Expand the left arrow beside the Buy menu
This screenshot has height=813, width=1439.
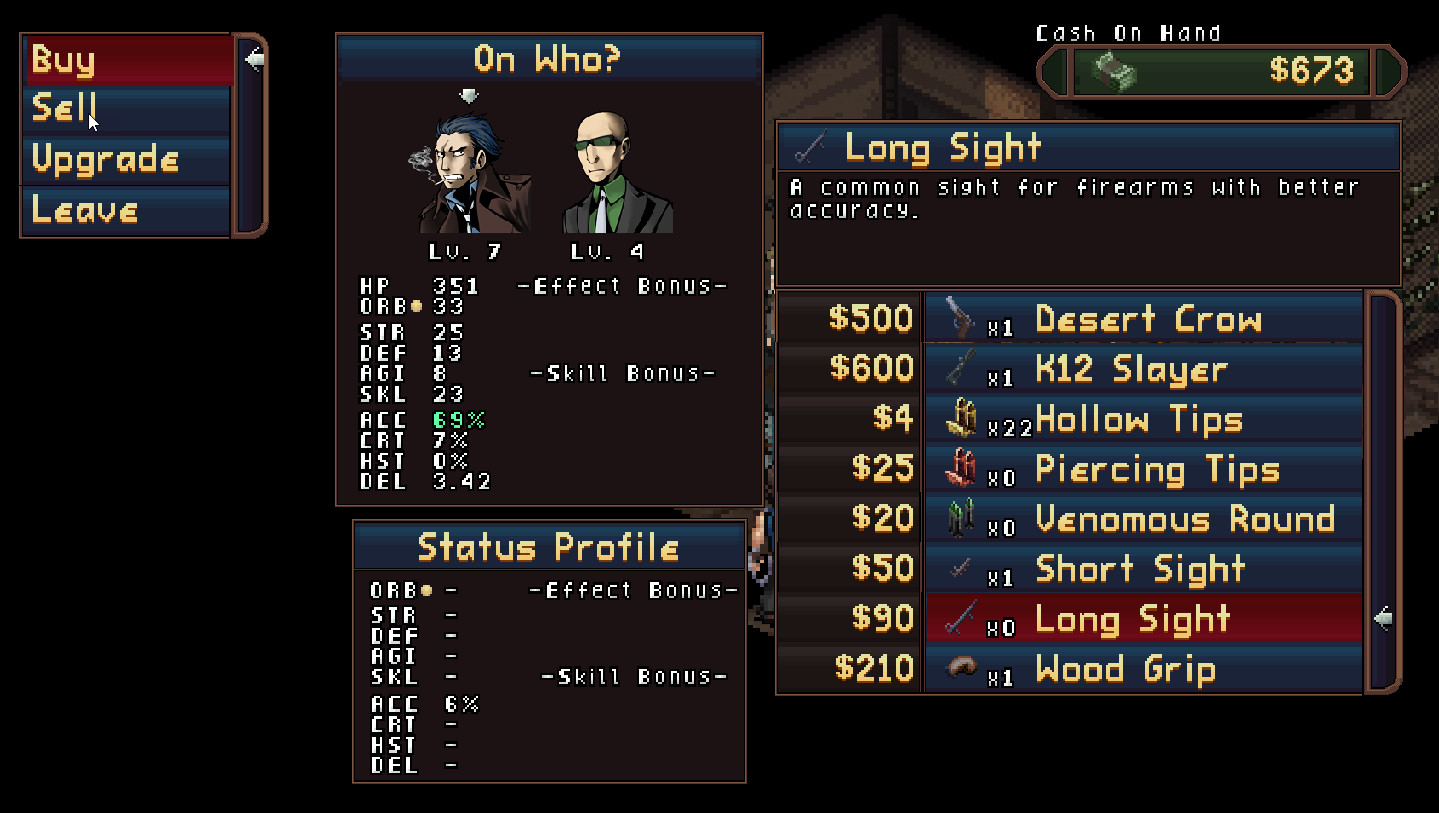tap(256, 59)
